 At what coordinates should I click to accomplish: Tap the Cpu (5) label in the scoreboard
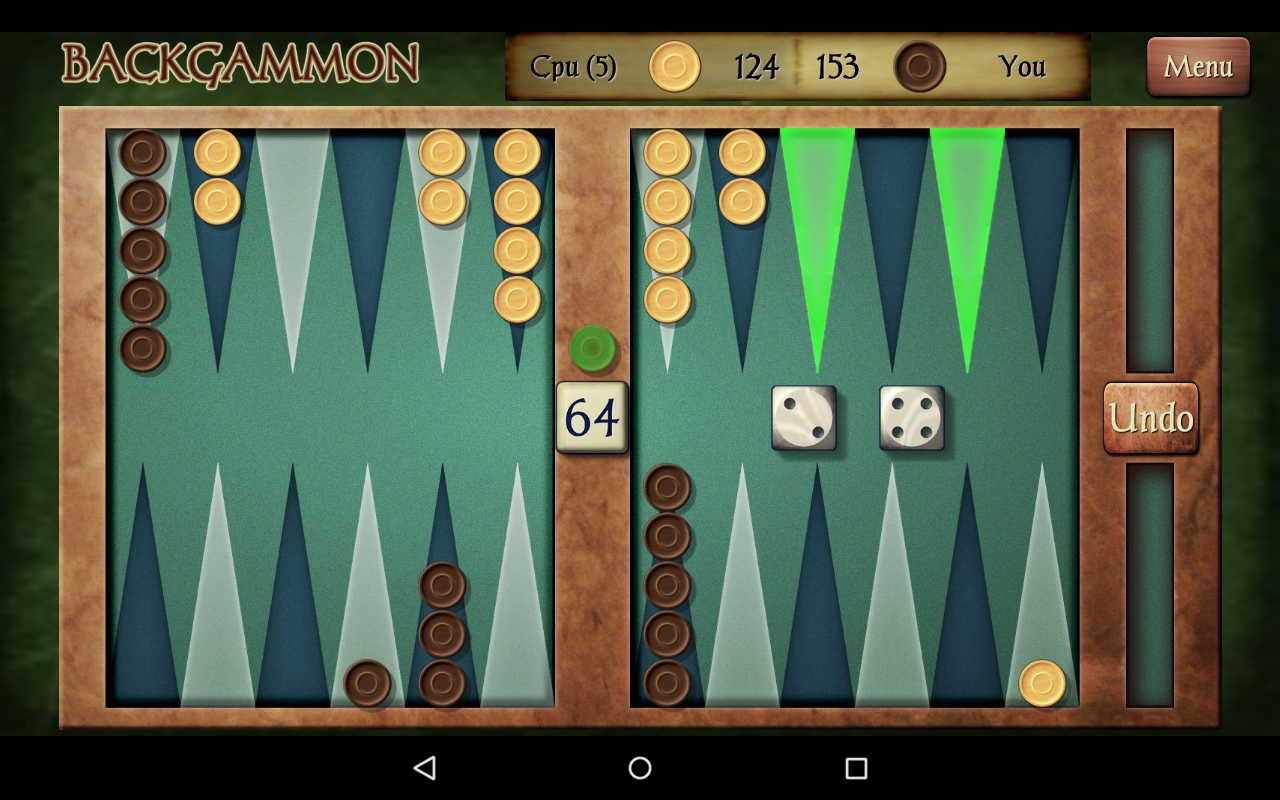tap(572, 66)
